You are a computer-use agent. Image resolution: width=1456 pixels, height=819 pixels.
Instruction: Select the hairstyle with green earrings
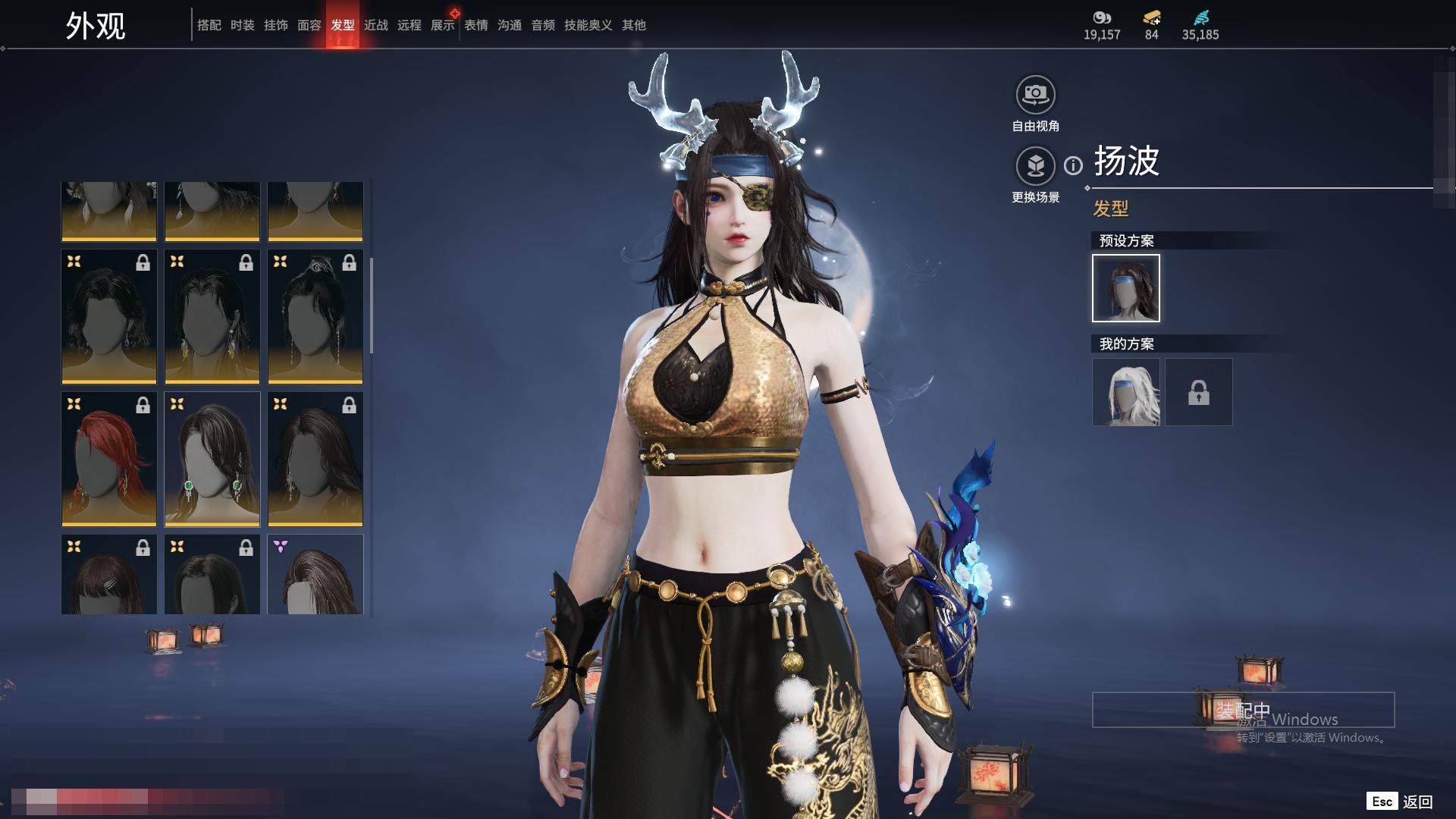pyautogui.click(x=212, y=459)
